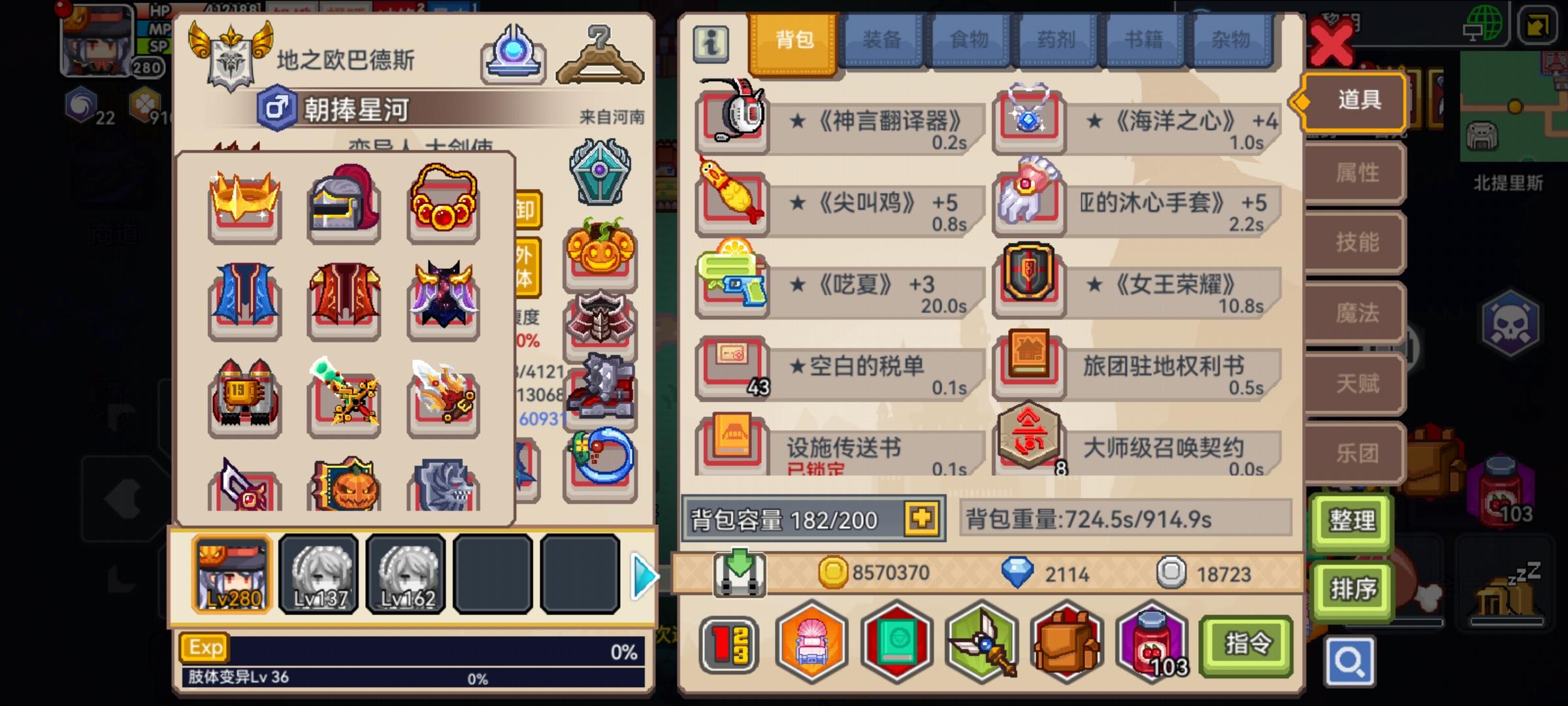Screen dimensions: 1568x706
Task: Select the Lv162 character portrait
Action: click(x=404, y=575)
